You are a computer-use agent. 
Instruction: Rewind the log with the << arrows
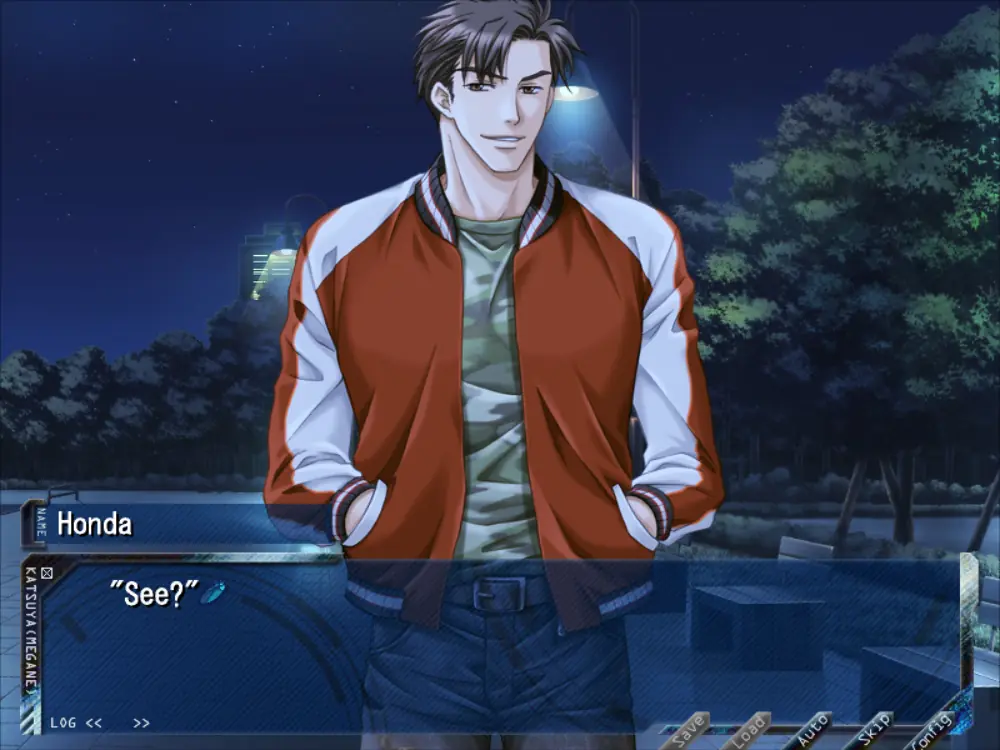coord(93,722)
